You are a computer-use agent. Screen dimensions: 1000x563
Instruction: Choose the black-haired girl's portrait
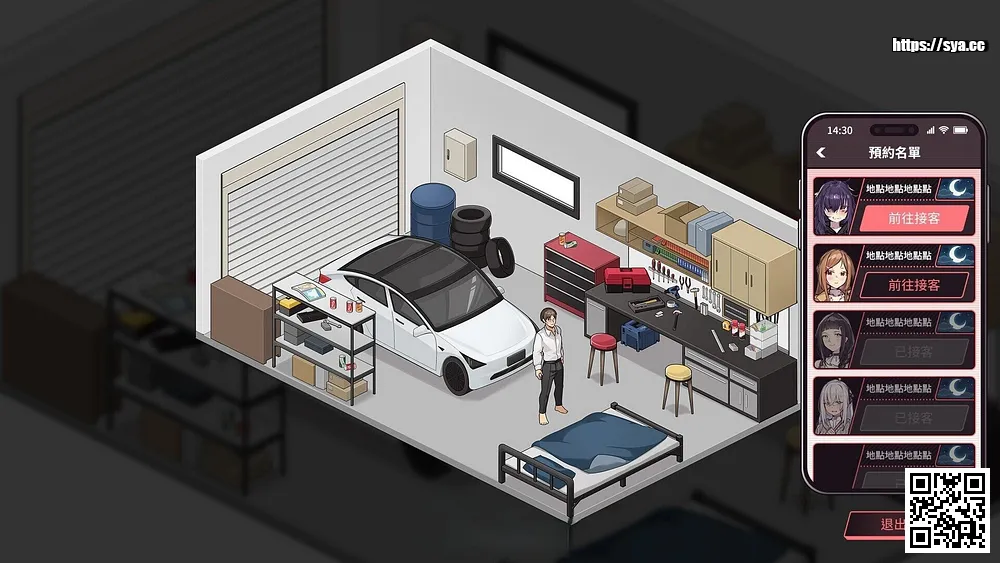pyautogui.click(x=834, y=340)
